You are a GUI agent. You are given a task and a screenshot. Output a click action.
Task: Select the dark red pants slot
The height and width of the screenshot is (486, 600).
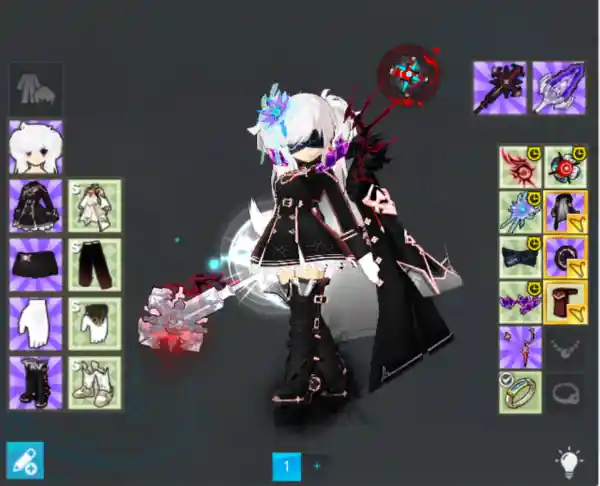pos(95,265)
